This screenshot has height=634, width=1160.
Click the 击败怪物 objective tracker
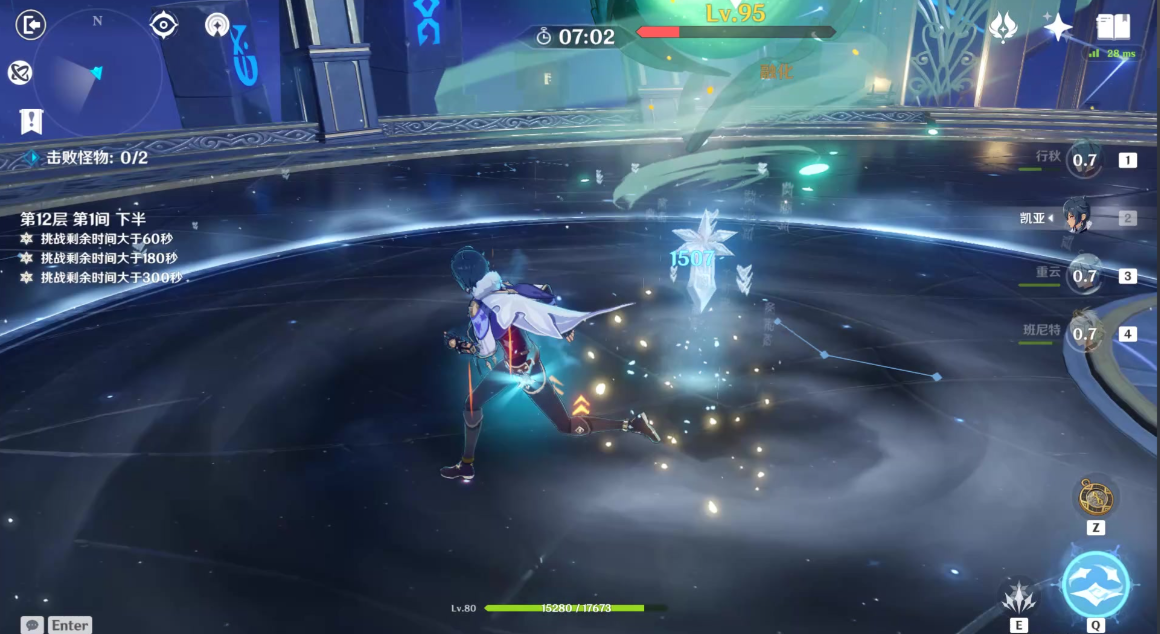88,158
